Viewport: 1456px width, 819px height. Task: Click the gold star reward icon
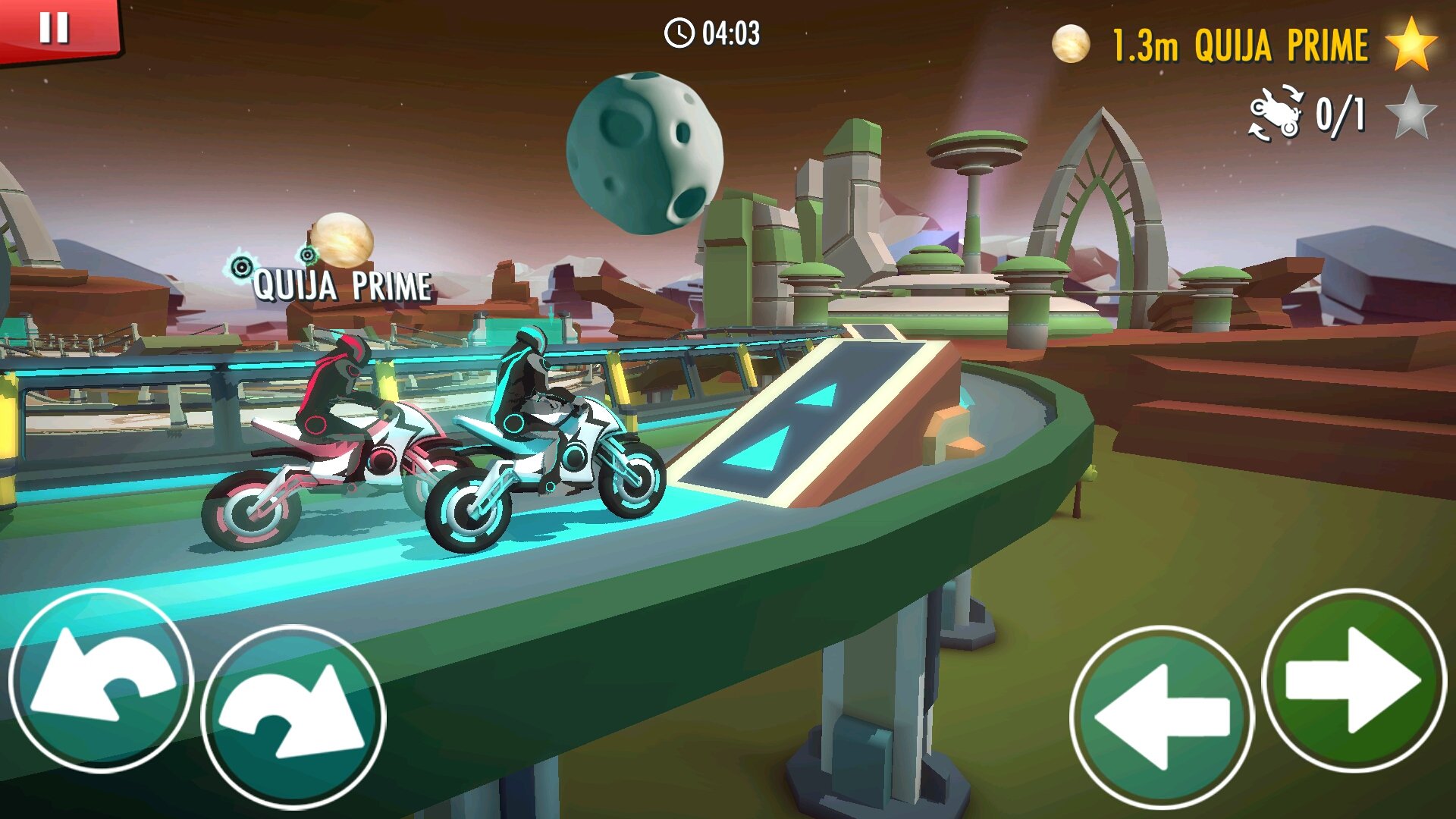pyautogui.click(x=1412, y=44)
